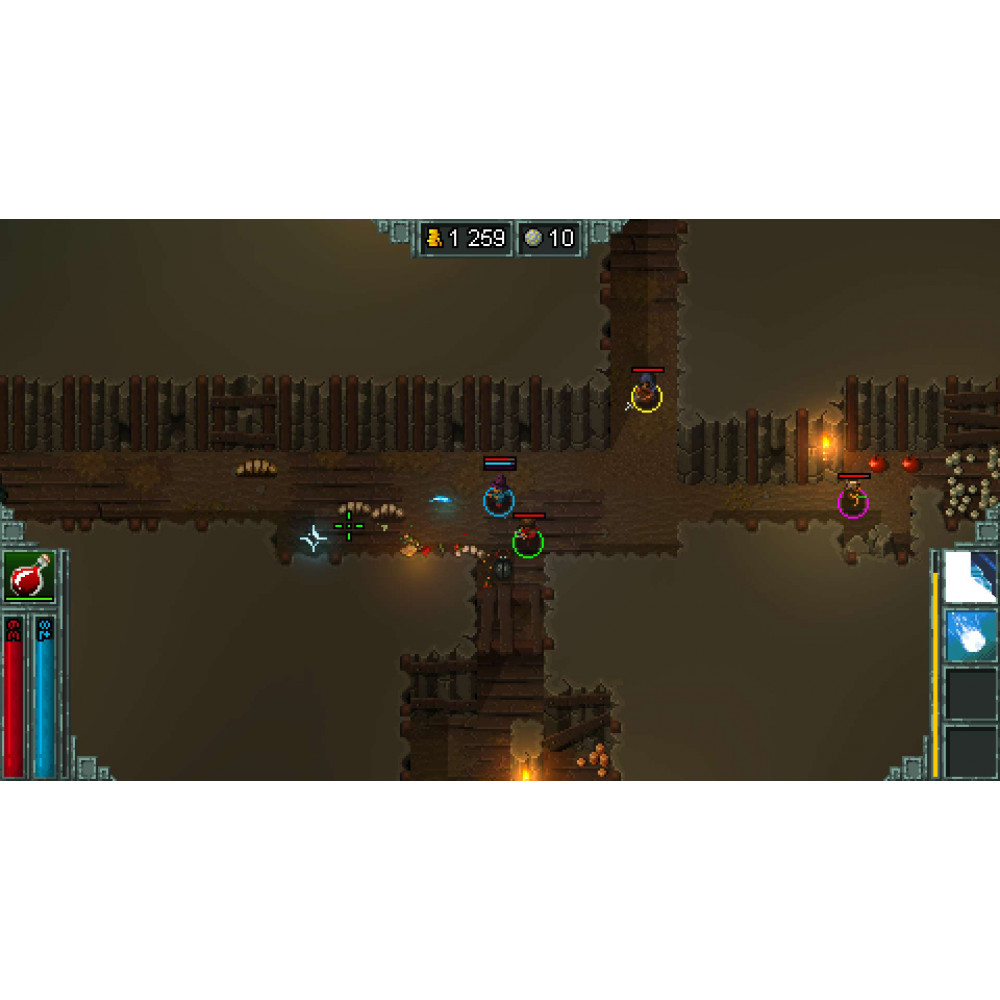Image resolution: width=1000 pixels, height=1000 pixels.
Task: Use the red health potion slot
Action: [x=30, y=577]
